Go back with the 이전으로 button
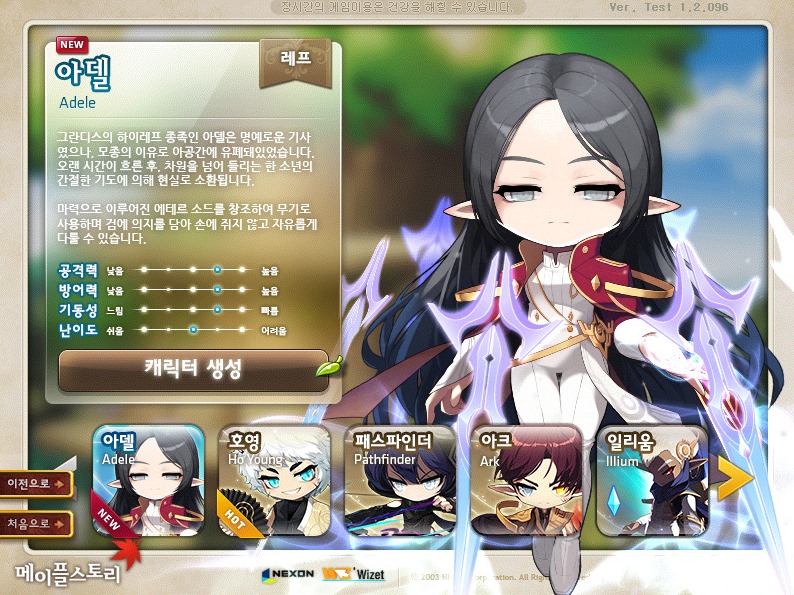Image resolution: width=794 pixels, height=595 pixels. click(38, 484)
